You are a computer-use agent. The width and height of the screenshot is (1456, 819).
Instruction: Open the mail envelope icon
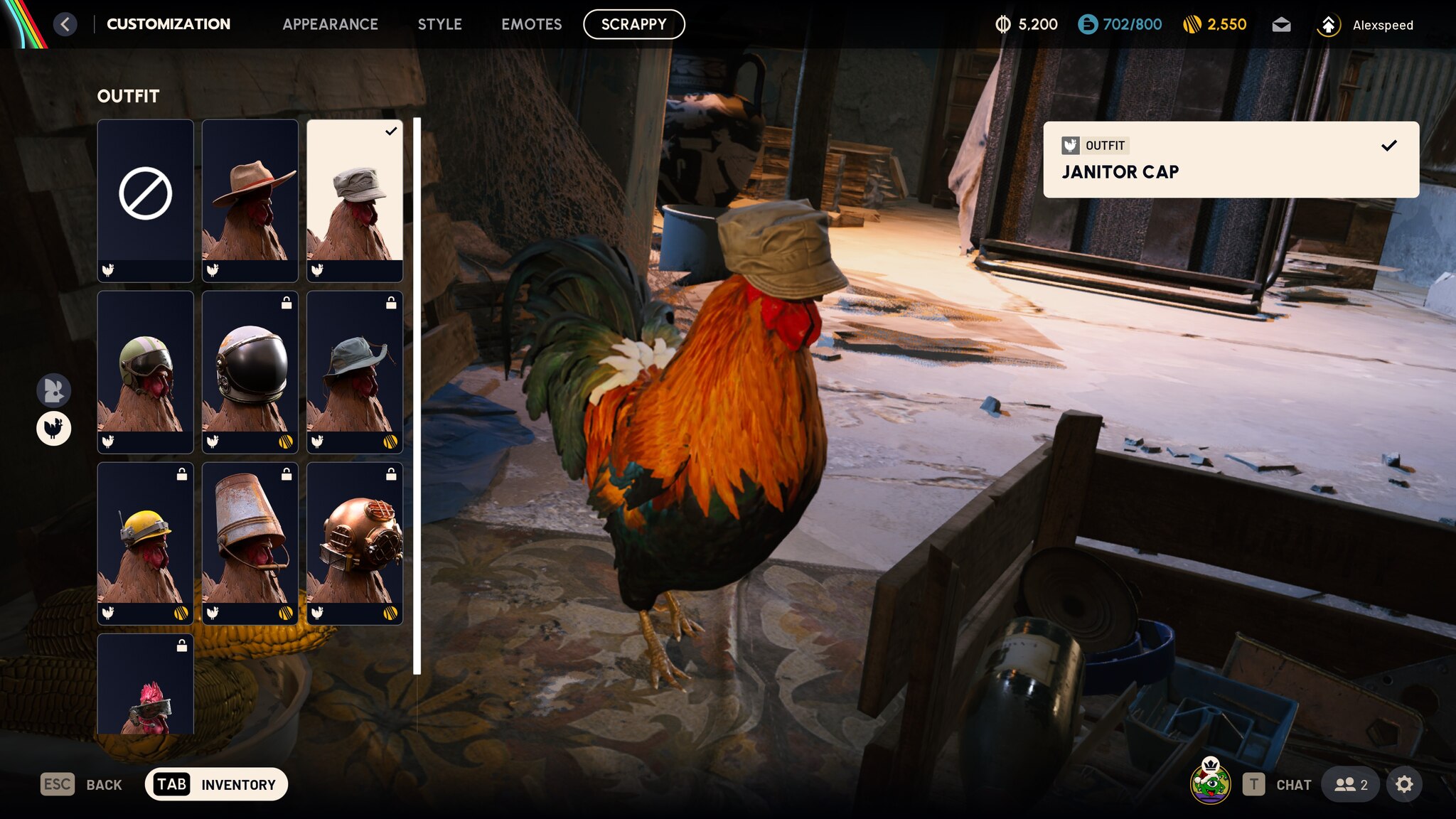(x=1281, y=25)
